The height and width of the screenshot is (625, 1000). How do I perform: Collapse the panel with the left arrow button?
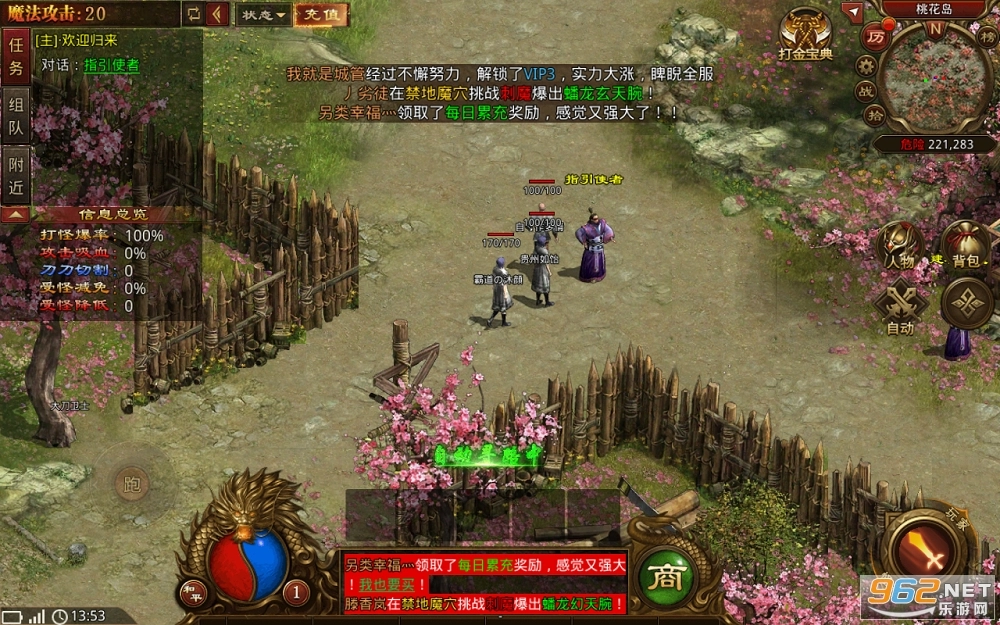tap(219, 15)
